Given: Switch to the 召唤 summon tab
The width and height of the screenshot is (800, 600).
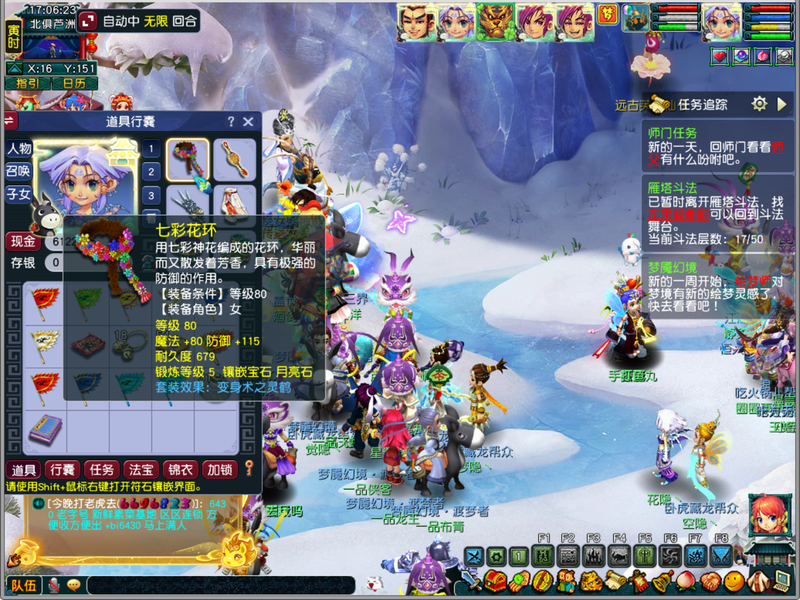Looking at the screenshot, I should [x=20, y=171].
